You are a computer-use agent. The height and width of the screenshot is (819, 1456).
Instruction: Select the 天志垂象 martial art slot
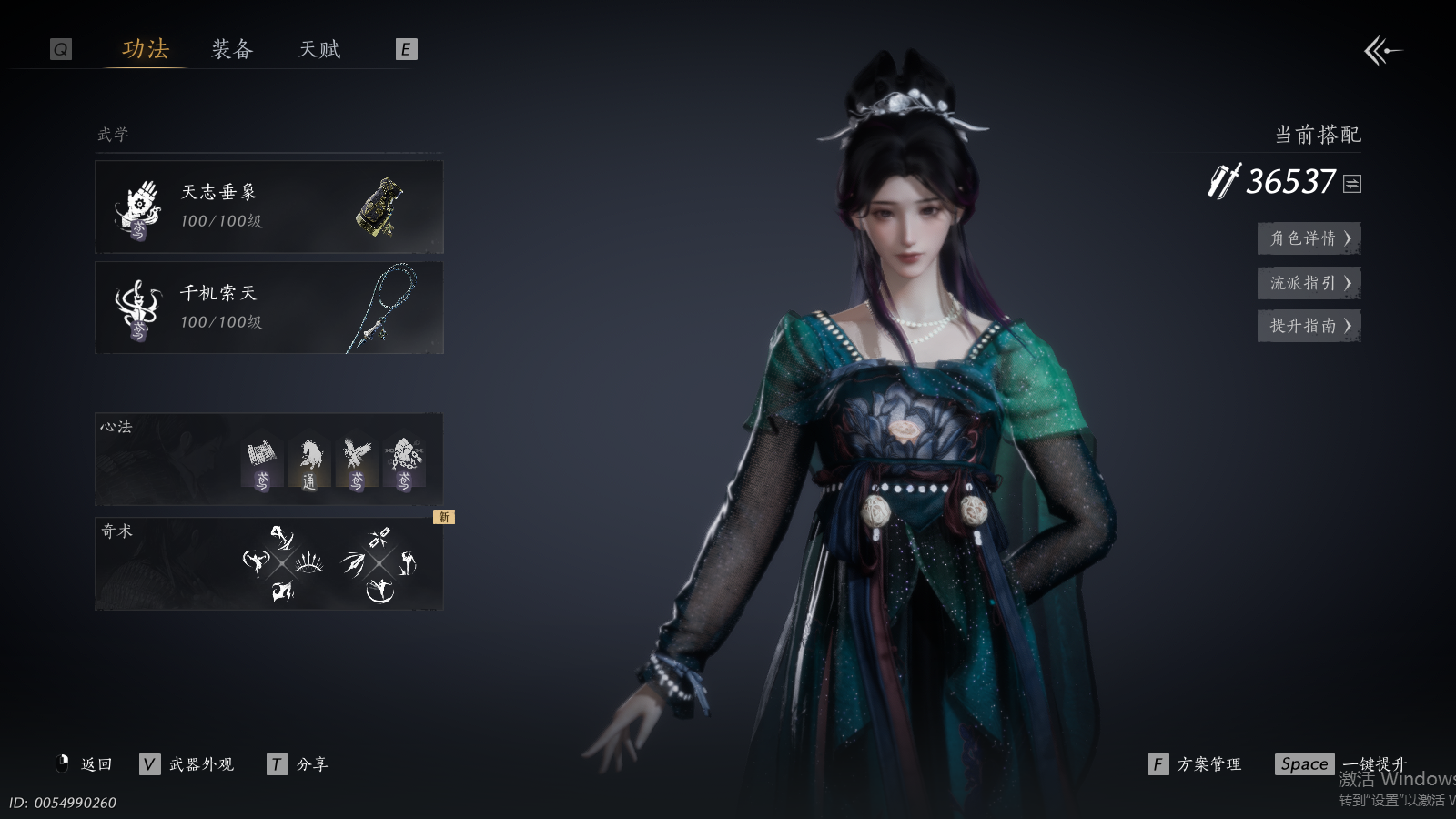point(268,207)
